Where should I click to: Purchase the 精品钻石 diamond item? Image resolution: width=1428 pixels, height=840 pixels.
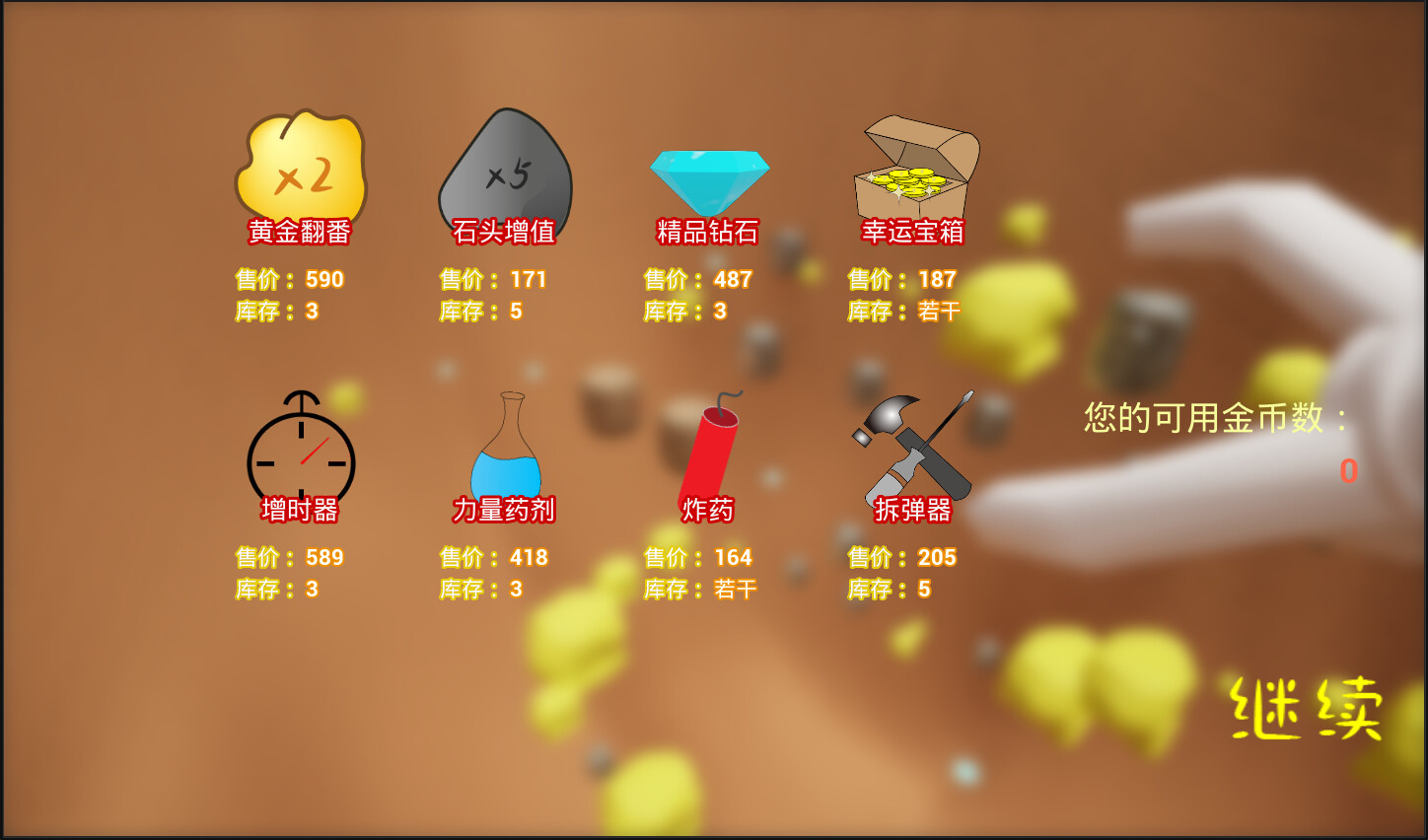(709, 177)
